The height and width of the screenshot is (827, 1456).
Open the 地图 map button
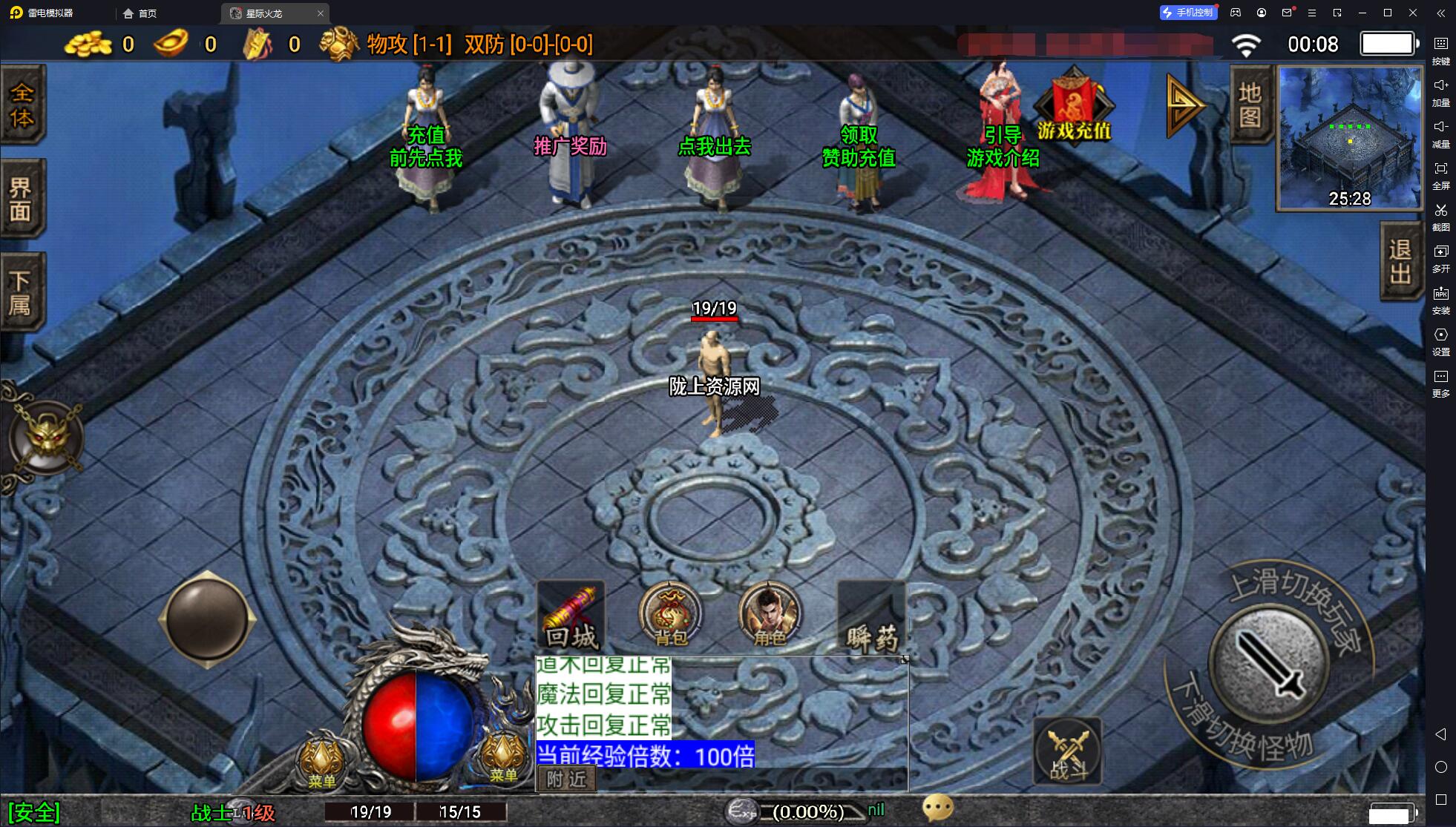1250,105
